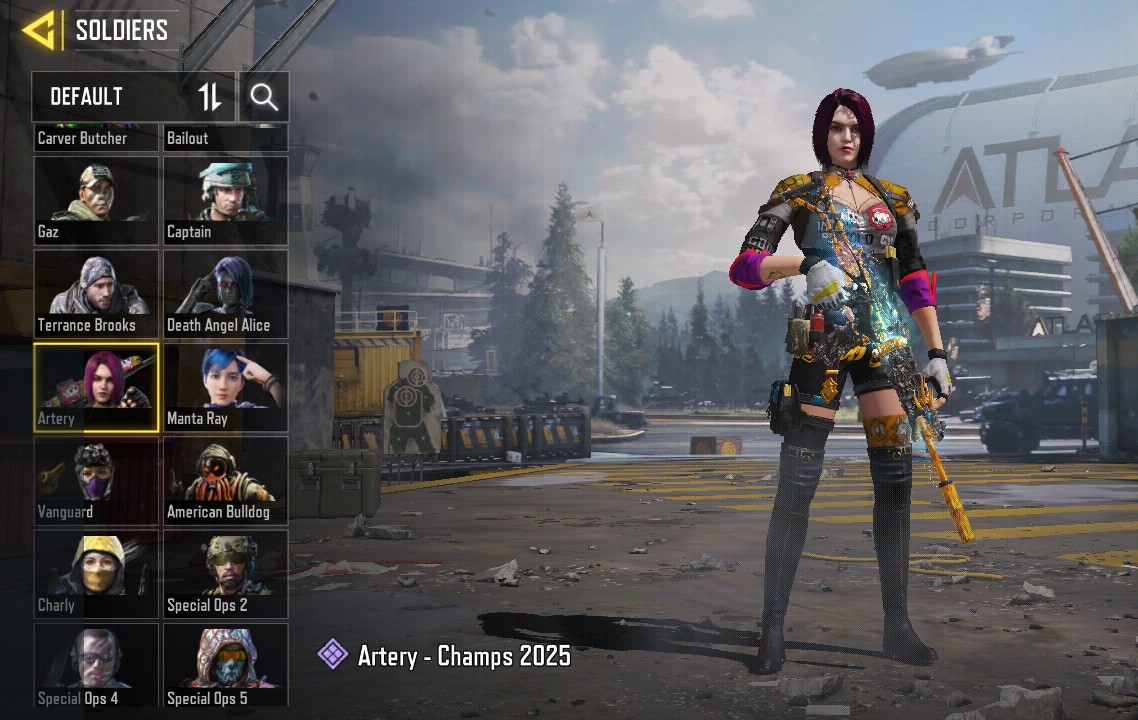
Task: Pick the American Bulldog soldier
Action: coord(225,480)
